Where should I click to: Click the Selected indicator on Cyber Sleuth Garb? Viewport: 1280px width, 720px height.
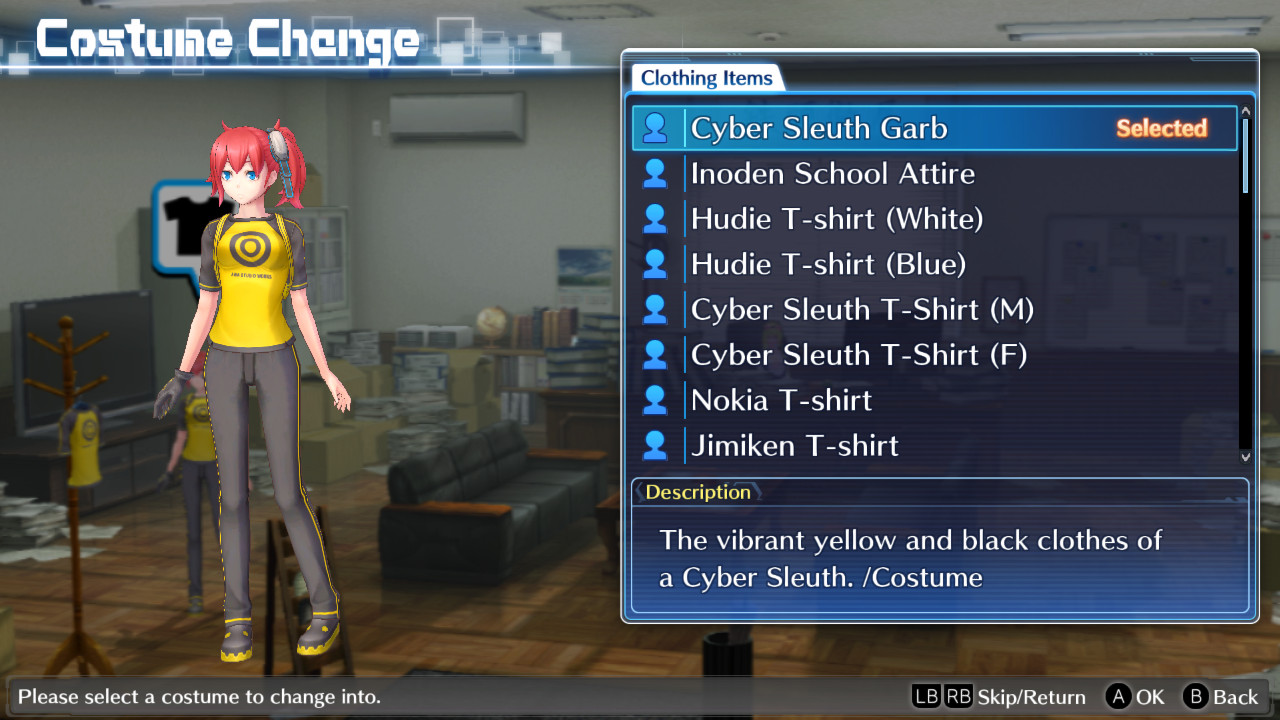pyautogui.click(x=1161, y=128)
